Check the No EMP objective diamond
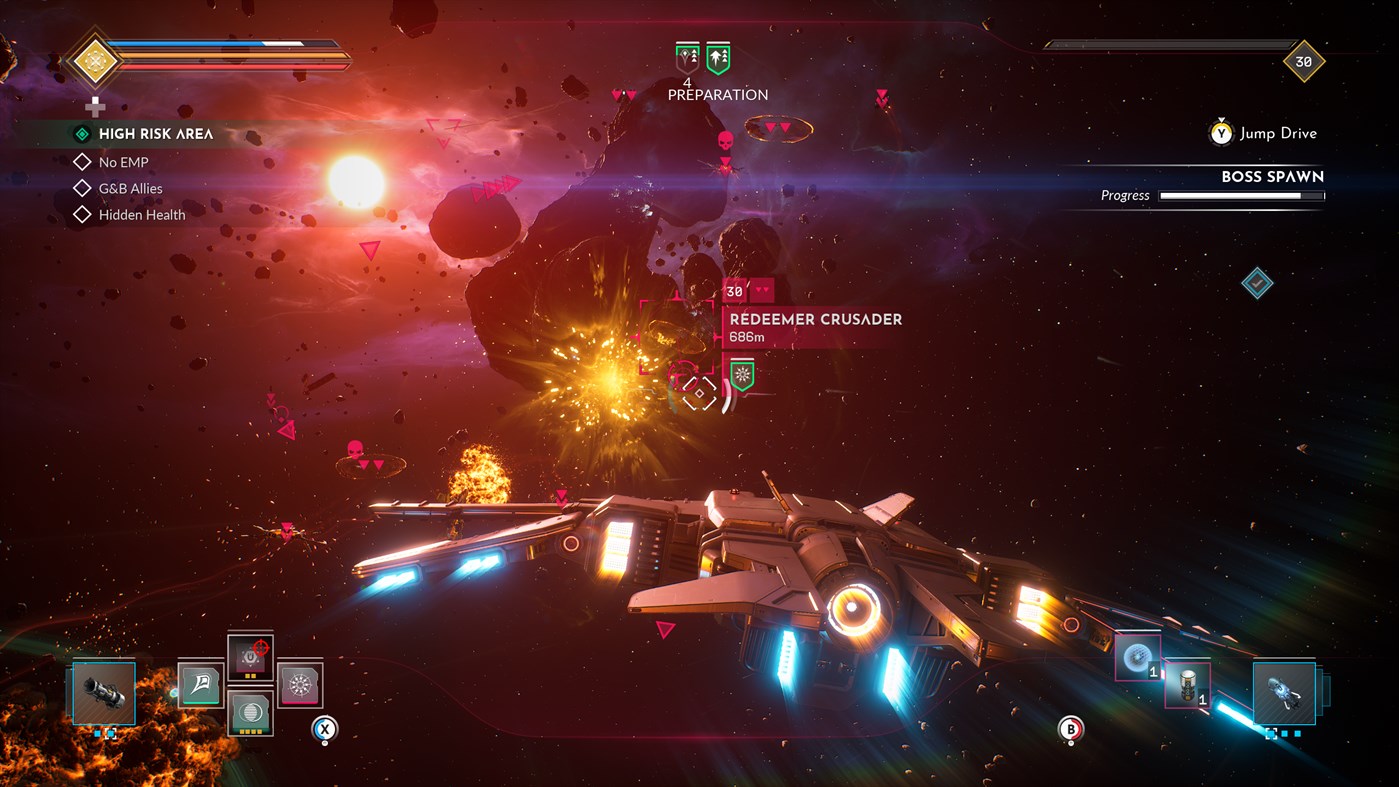The height and width of the screenshot is (787, 1399). click(82, 161)
